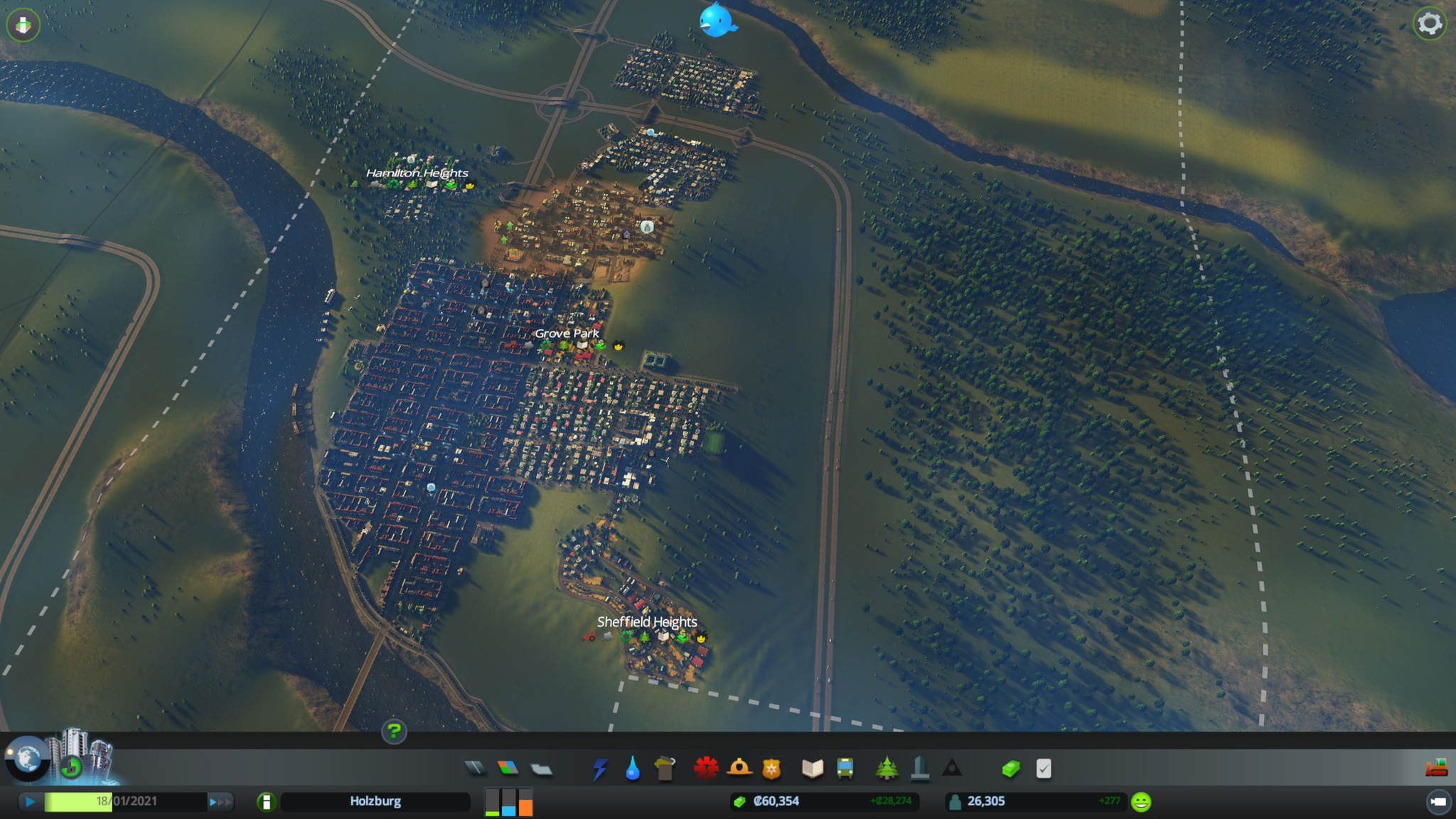
Task: Open the Parks pine tree menu
Action: 887,769
